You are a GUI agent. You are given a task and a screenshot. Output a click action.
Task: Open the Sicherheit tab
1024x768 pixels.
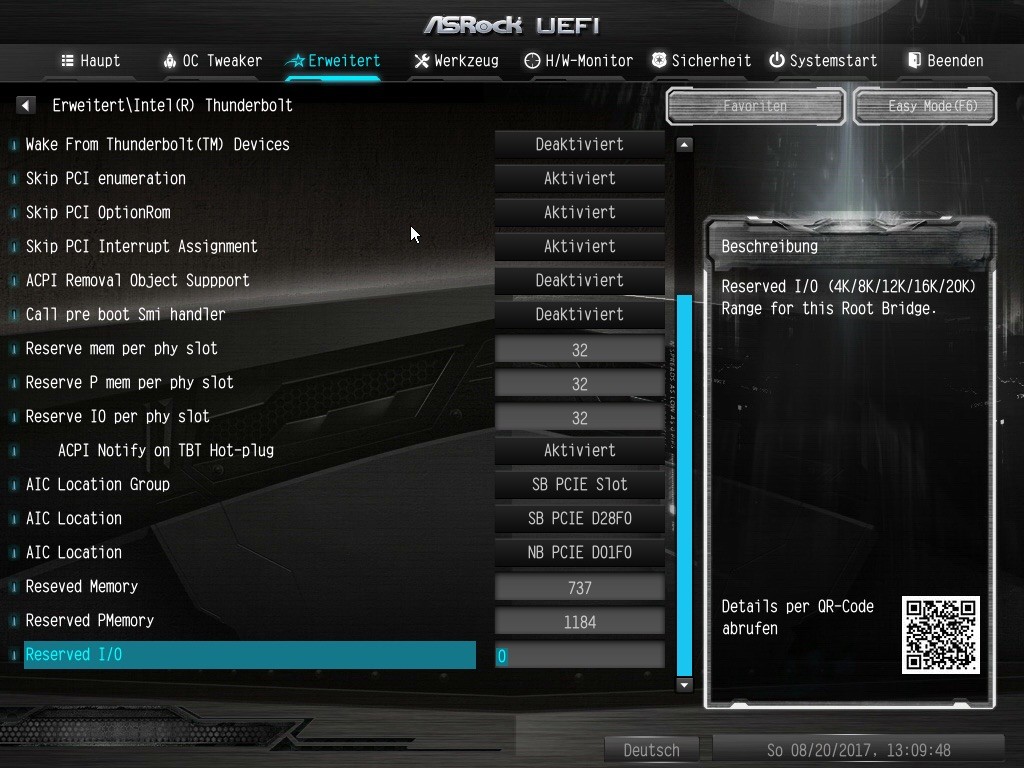701,61
